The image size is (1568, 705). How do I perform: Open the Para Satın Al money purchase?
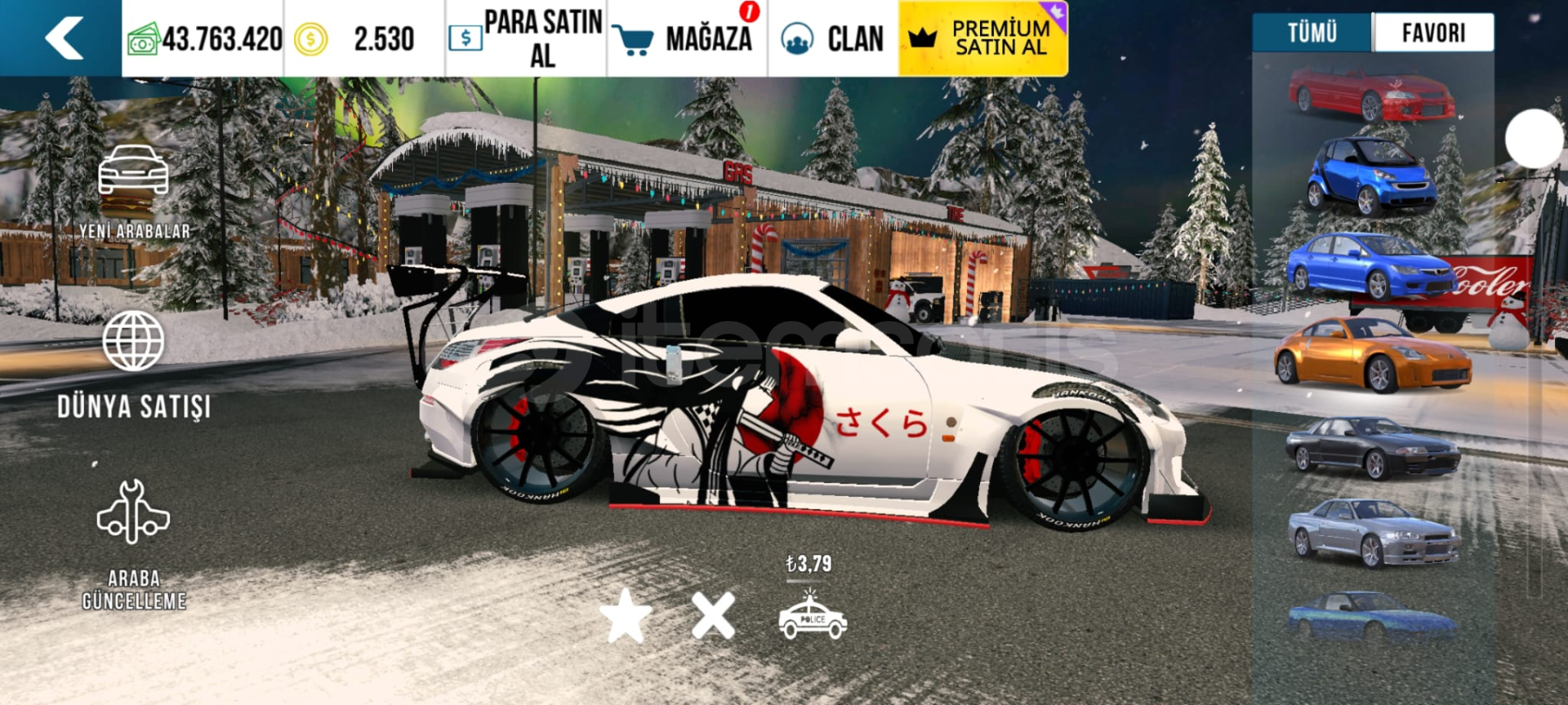tap(526, 38)
